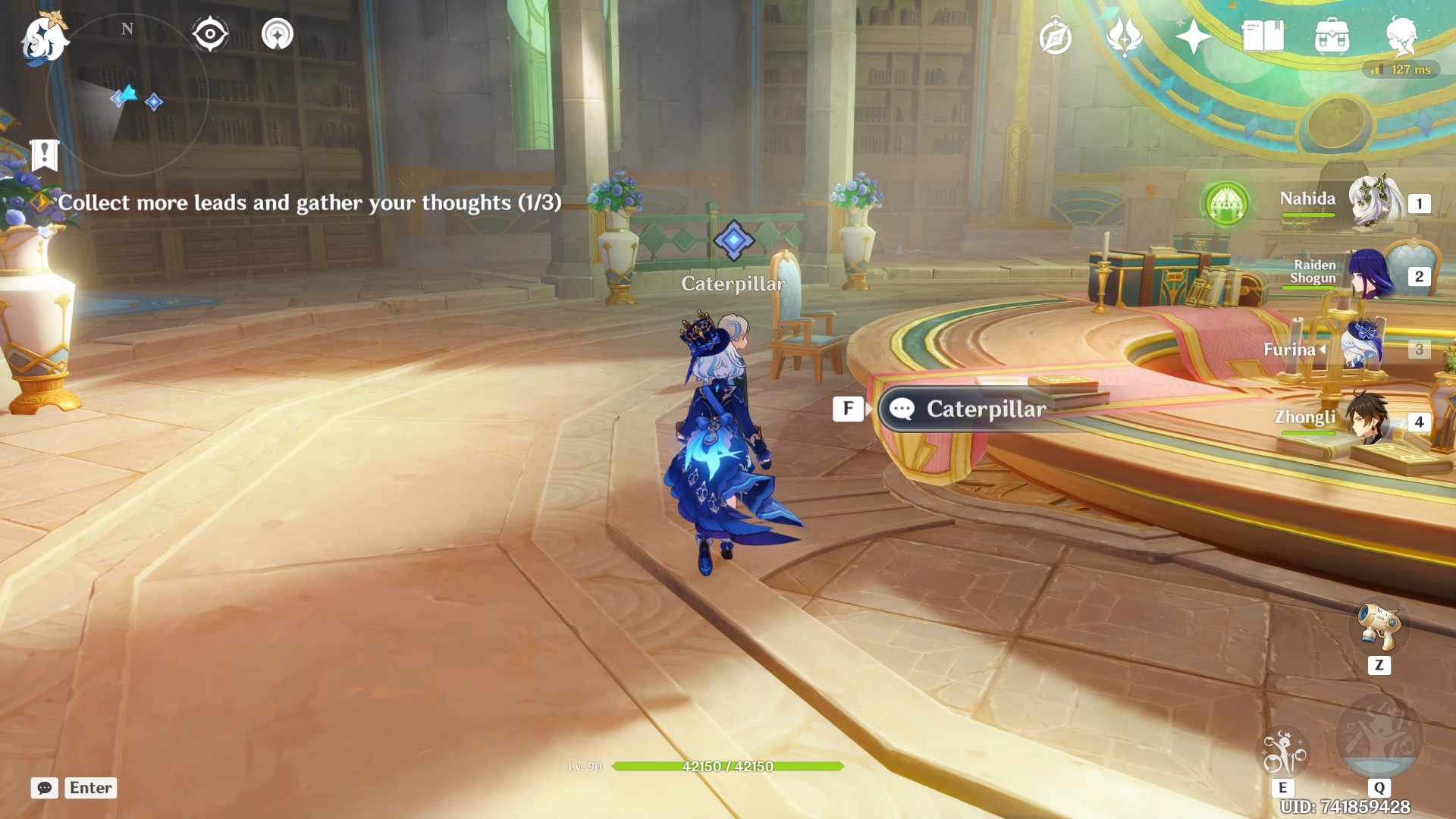Activate Furina's Elemental Burst icon

[x=1379, y=737]
